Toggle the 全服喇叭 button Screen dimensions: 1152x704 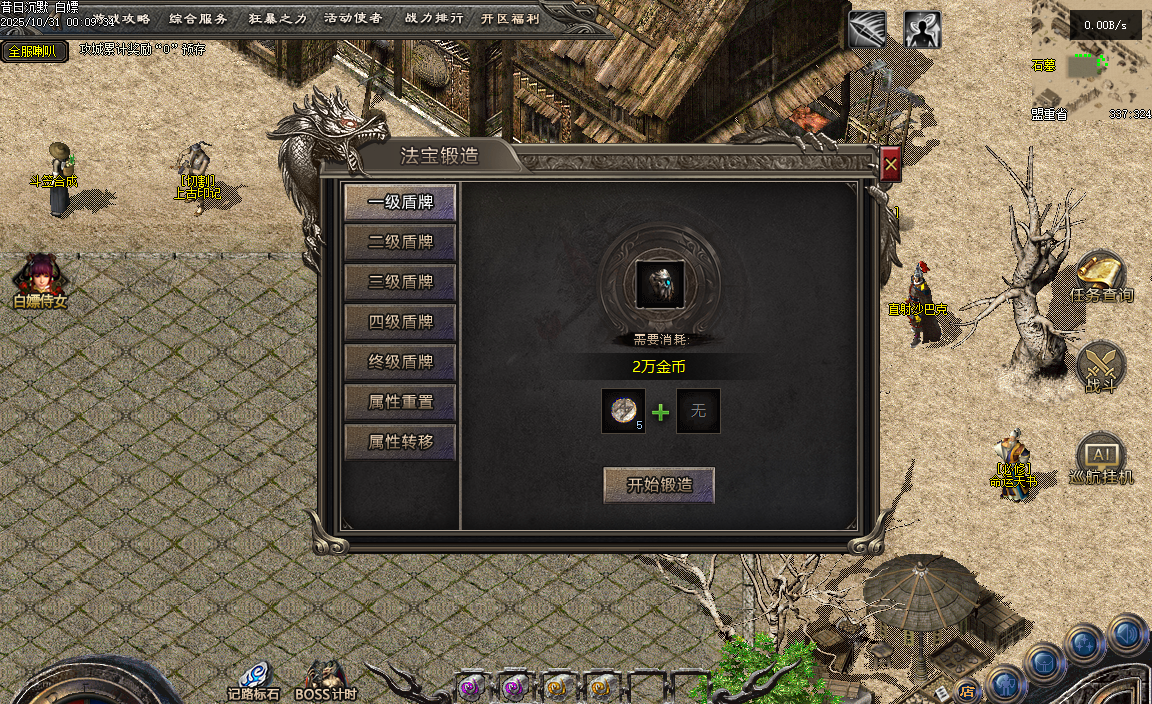(x=34, y=51)
